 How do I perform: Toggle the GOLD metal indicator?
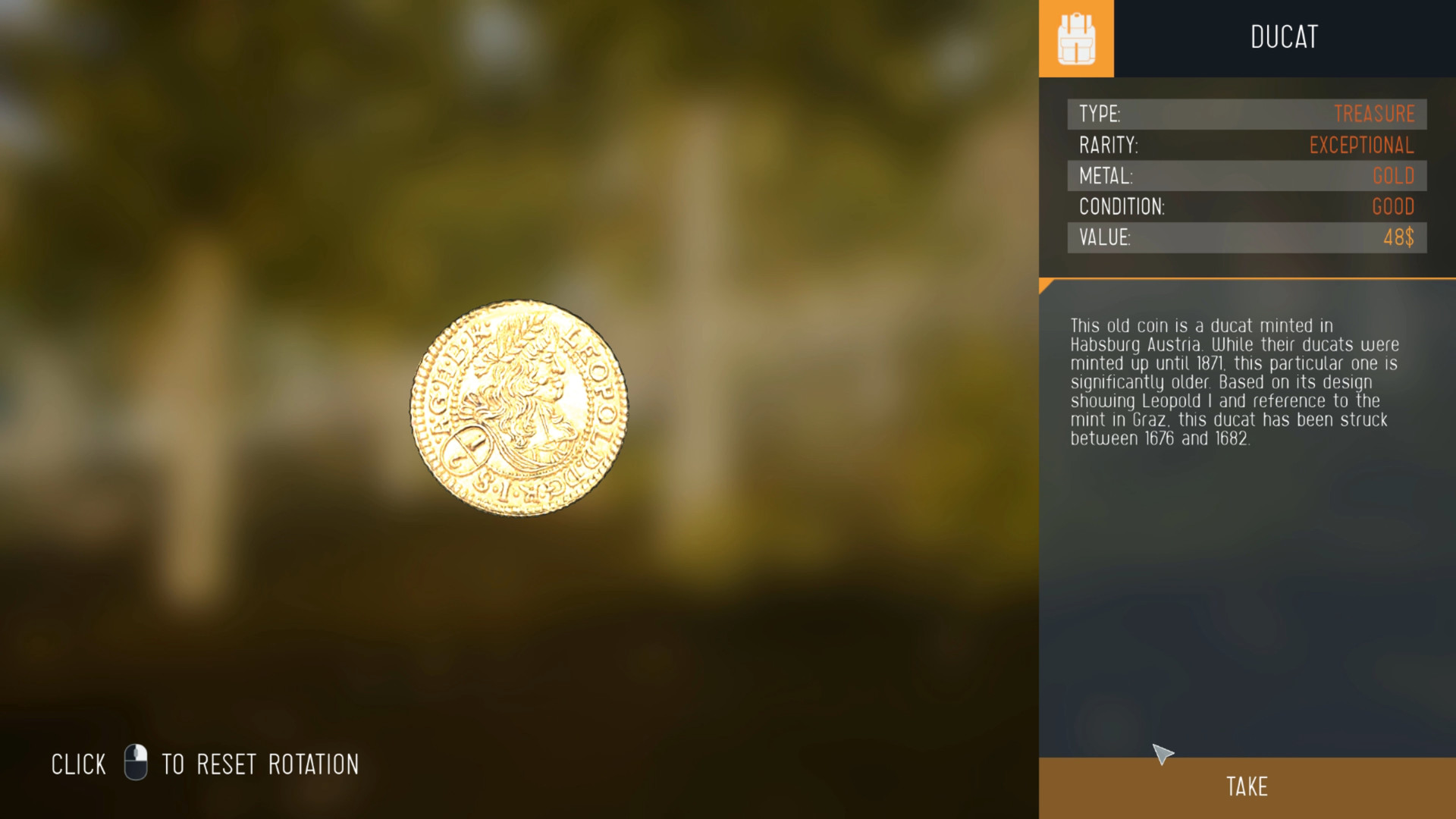coord(1393,176)
